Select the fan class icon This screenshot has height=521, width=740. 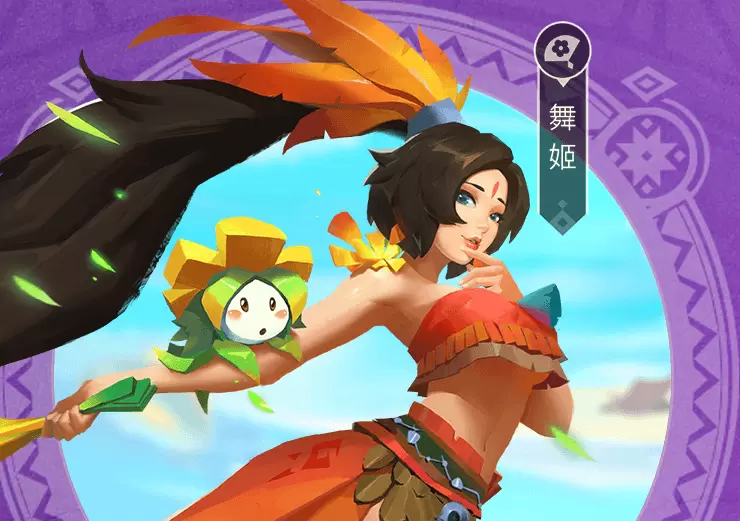pos(562,47)
